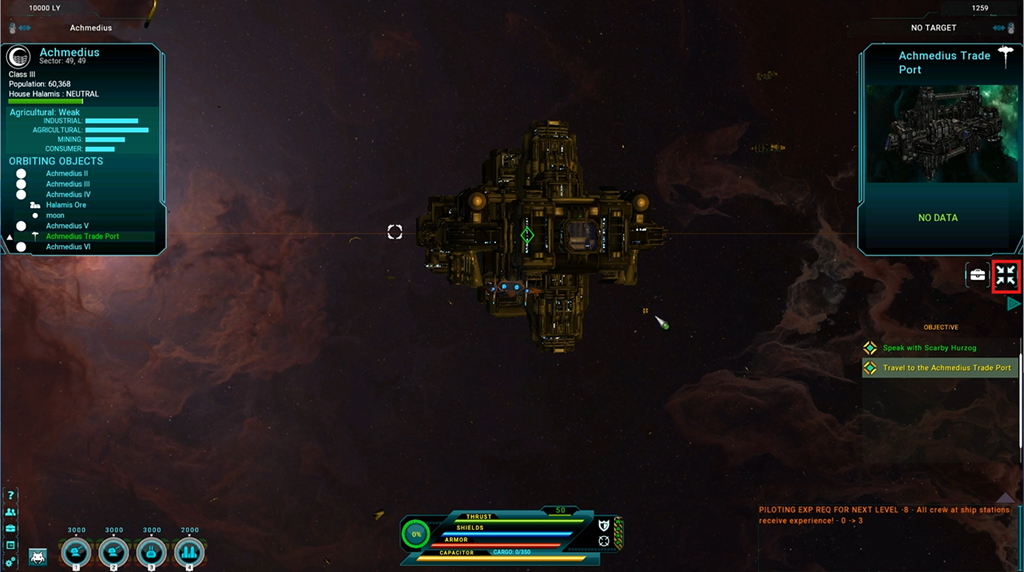
Task: Select Travel to the Achmedius Trade Port objective
Action: point(946,368)
